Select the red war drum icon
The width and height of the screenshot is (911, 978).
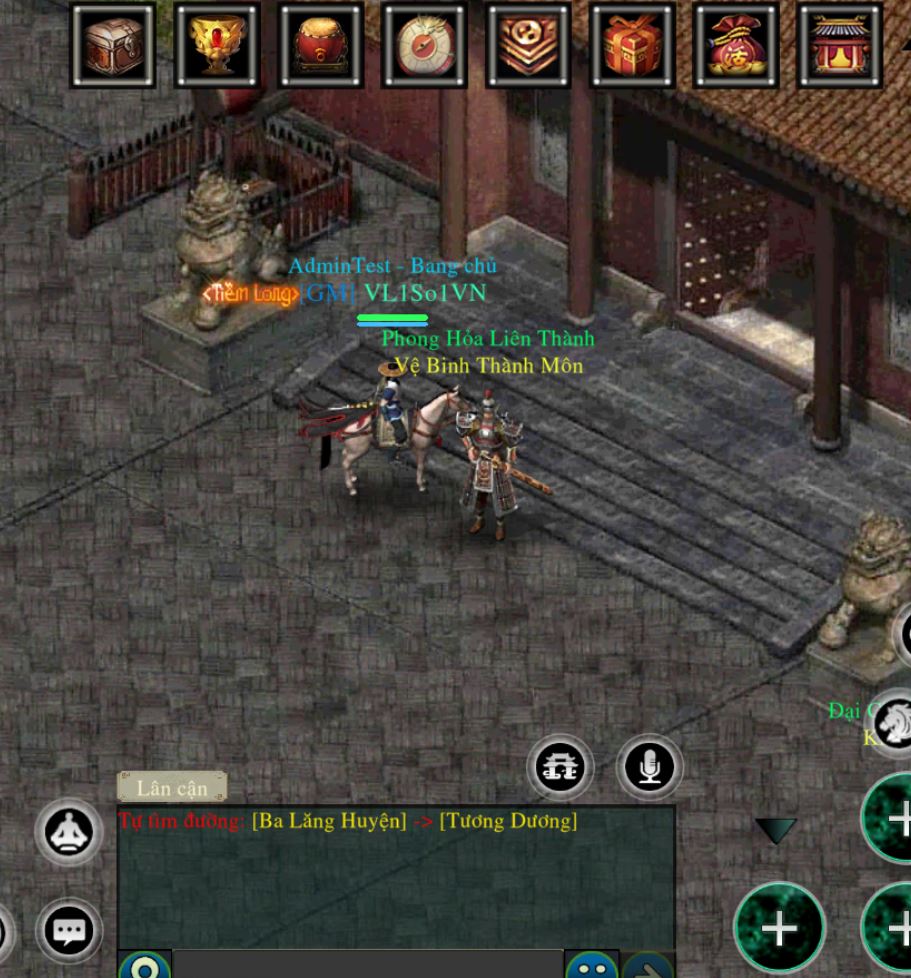coord(321,45)
